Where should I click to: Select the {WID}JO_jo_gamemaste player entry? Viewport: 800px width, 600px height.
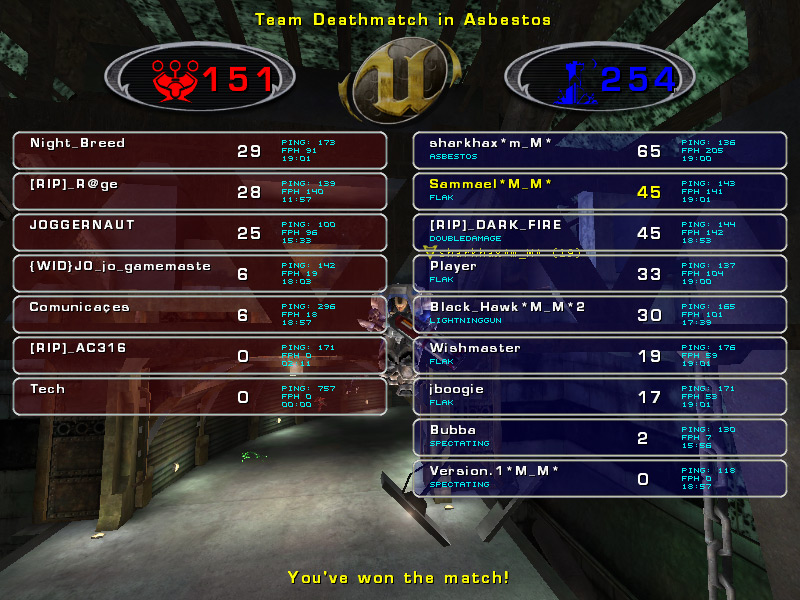click(x=199, y=274)
